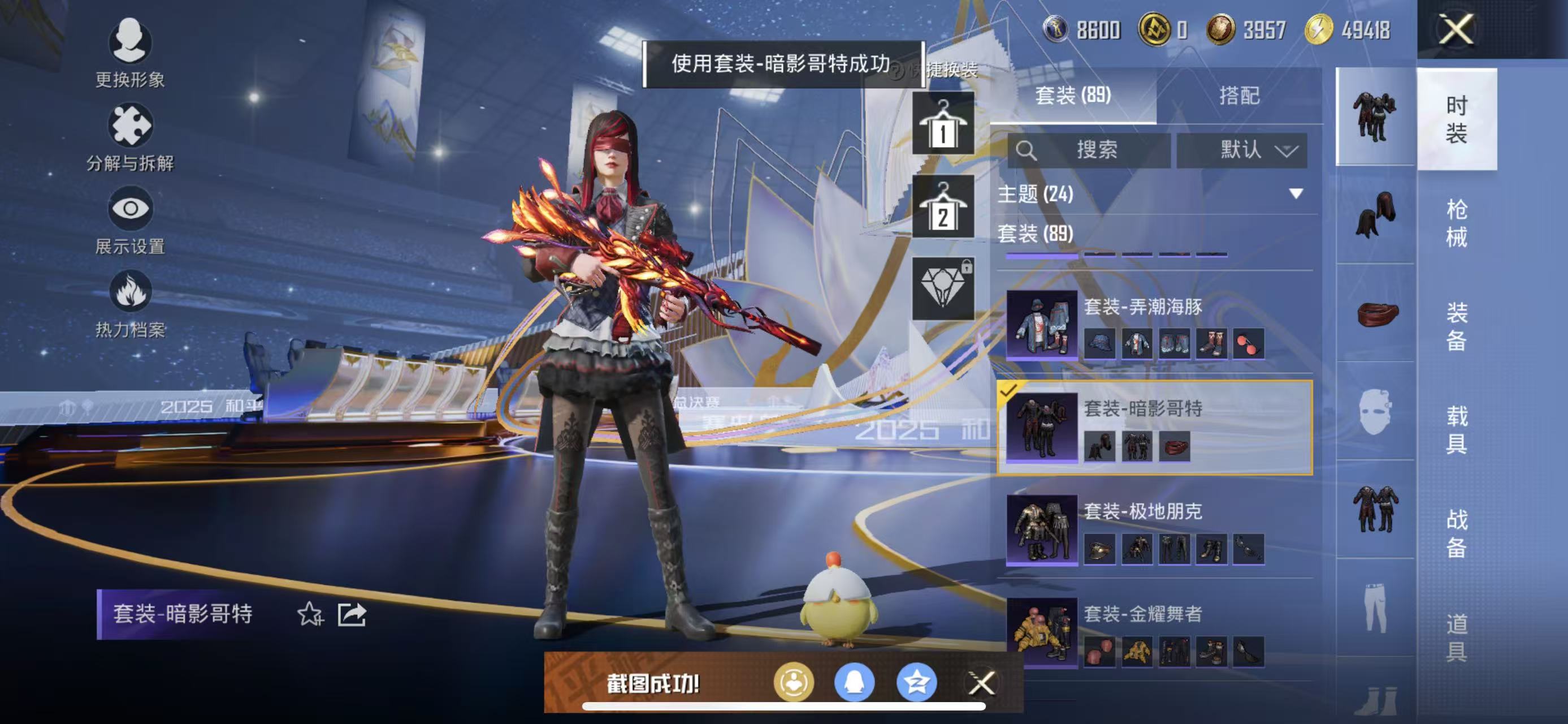Share the outfit via the arrow icon
The image size is (1568, 724).
point(352,614)
